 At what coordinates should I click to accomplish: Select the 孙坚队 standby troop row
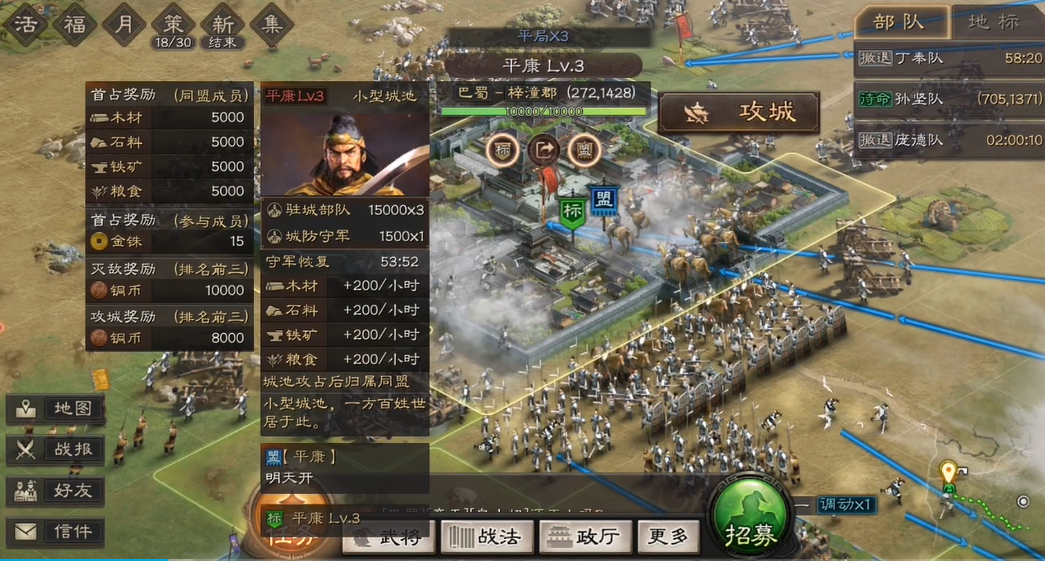[948, 99]
